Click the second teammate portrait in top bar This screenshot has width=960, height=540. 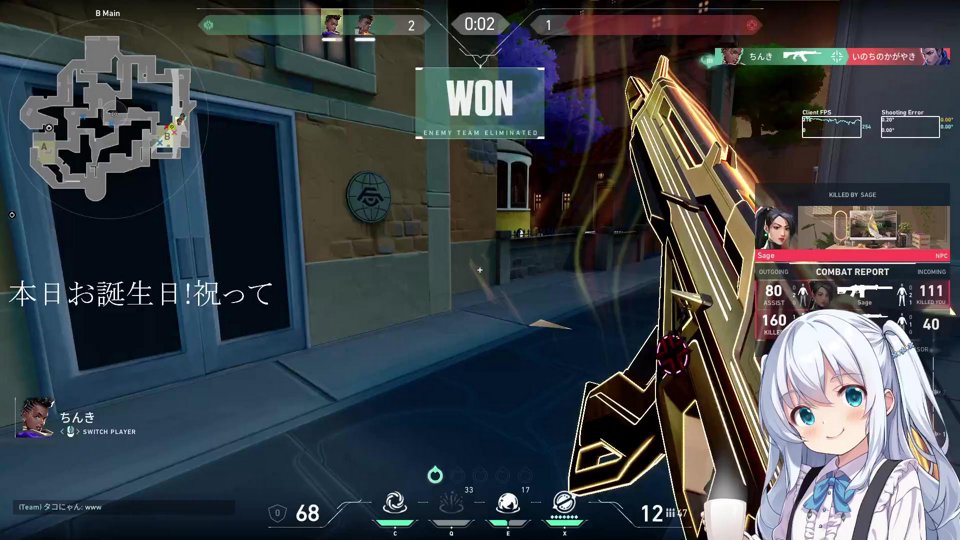coord(365,24)
